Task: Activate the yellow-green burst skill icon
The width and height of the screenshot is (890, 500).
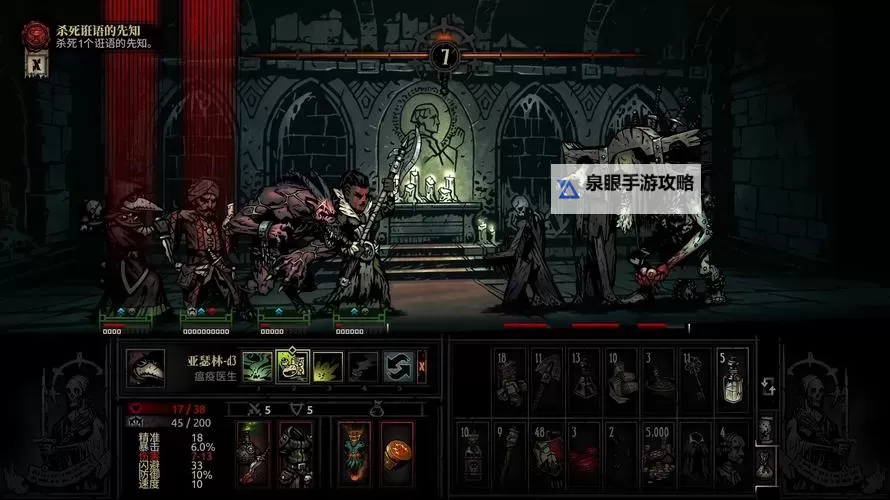Action: coord(327,366)
